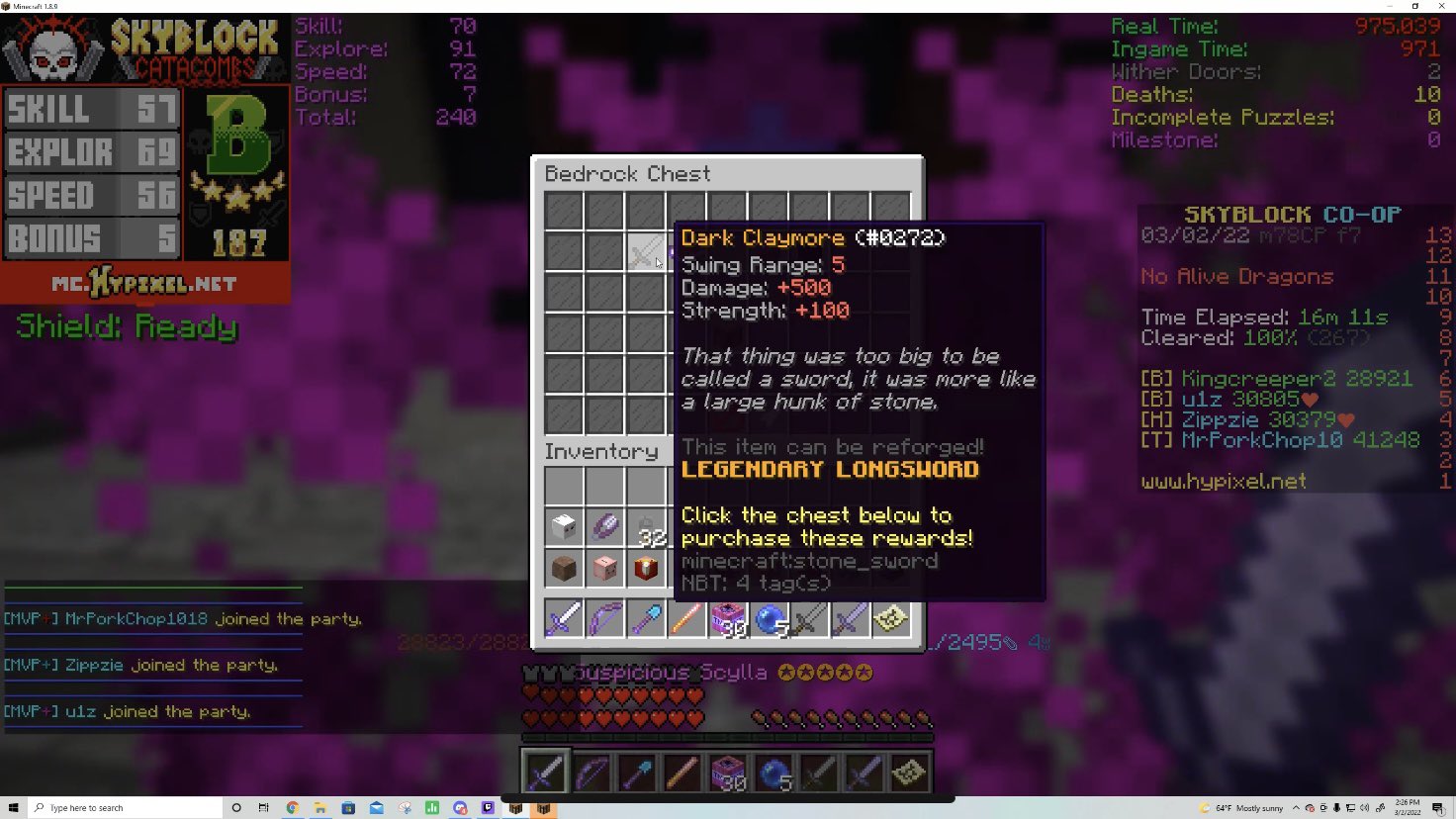
Task: Select the enchanted shovel in the hotbar
Action: tap(637, 772)
